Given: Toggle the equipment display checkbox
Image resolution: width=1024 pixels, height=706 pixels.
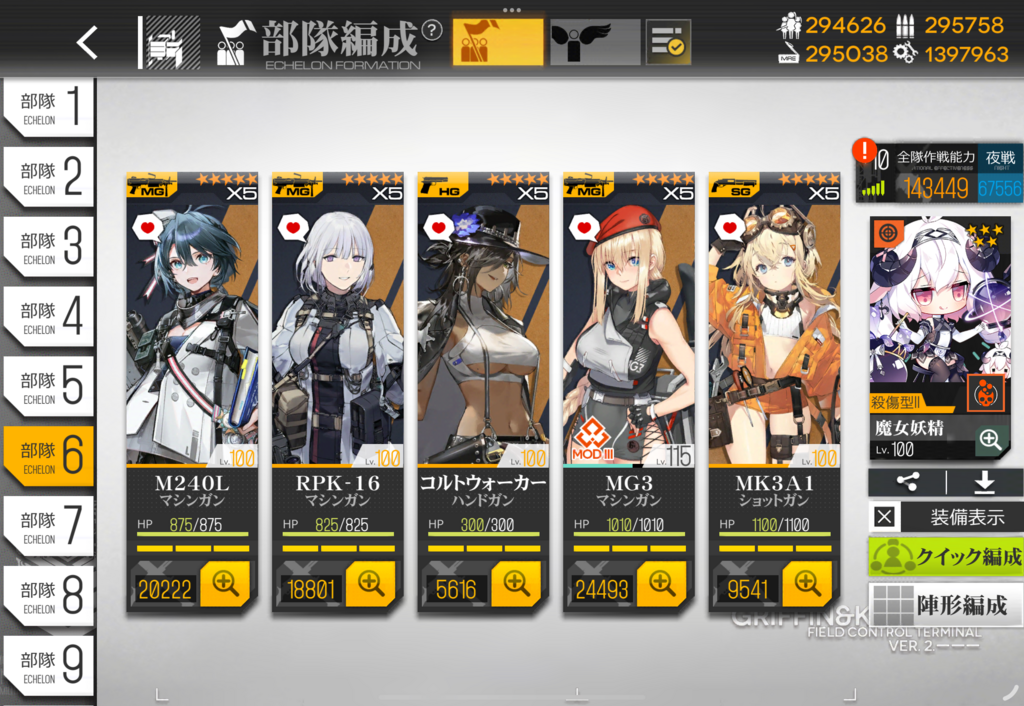Looking at the screenshot, I should click(885, 517).
